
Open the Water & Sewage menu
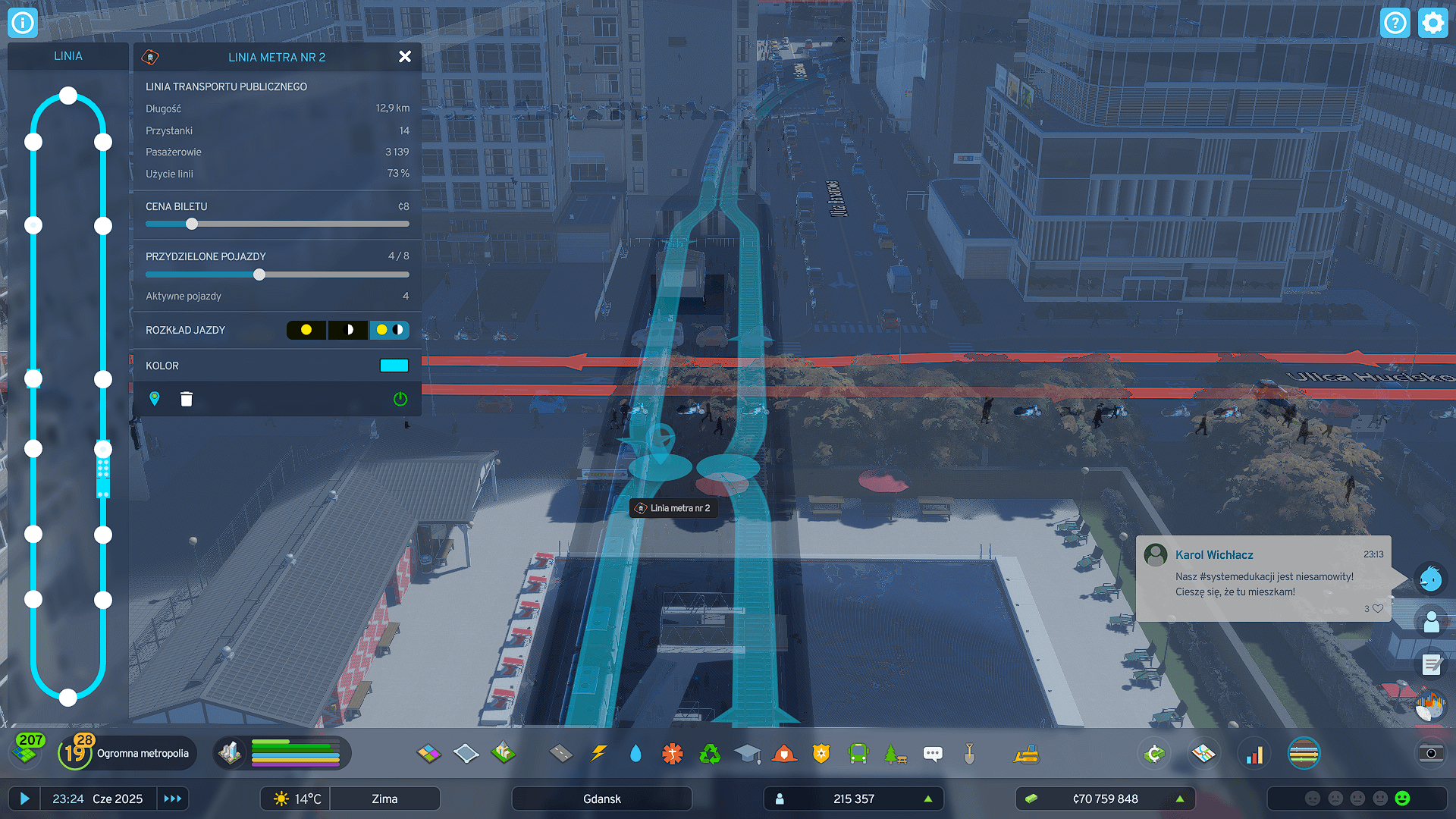[x=635, y=754]
